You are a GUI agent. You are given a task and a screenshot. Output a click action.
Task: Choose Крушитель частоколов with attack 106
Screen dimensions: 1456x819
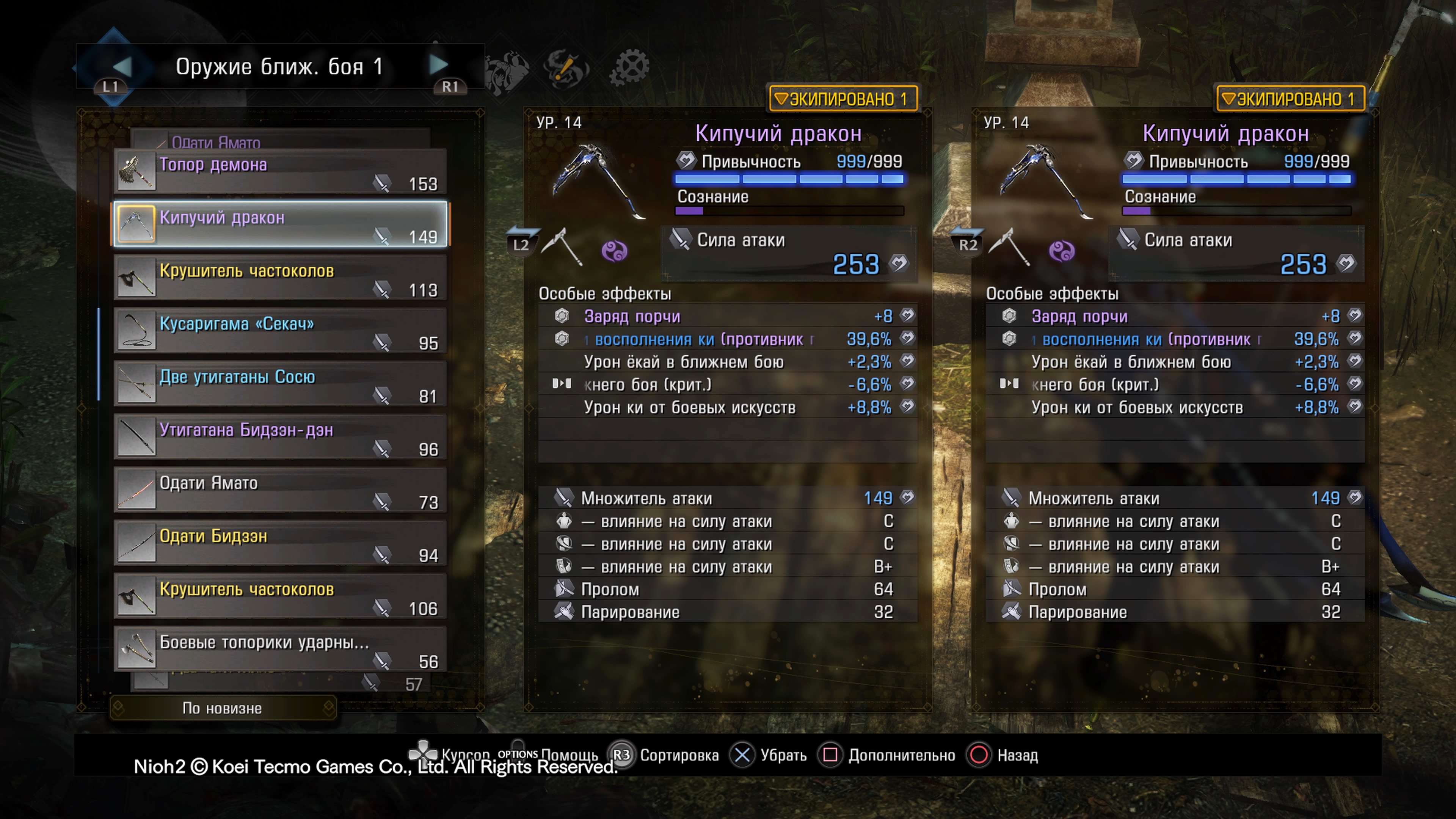280,596
